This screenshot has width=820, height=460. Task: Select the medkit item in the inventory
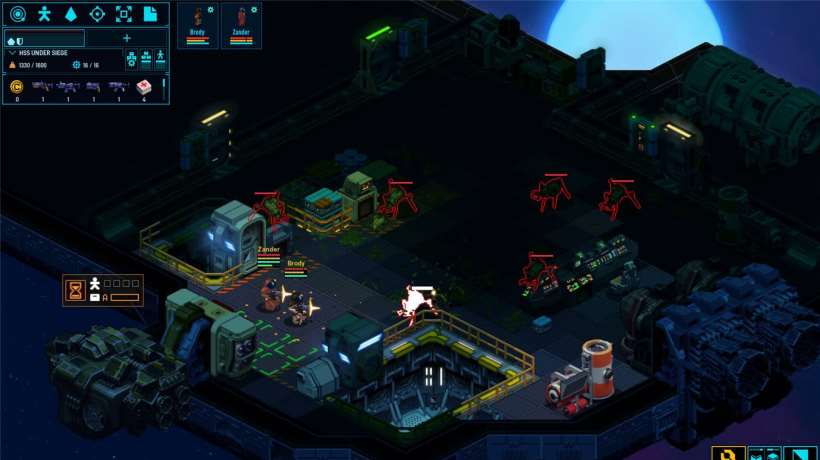[x=143, y=87]
